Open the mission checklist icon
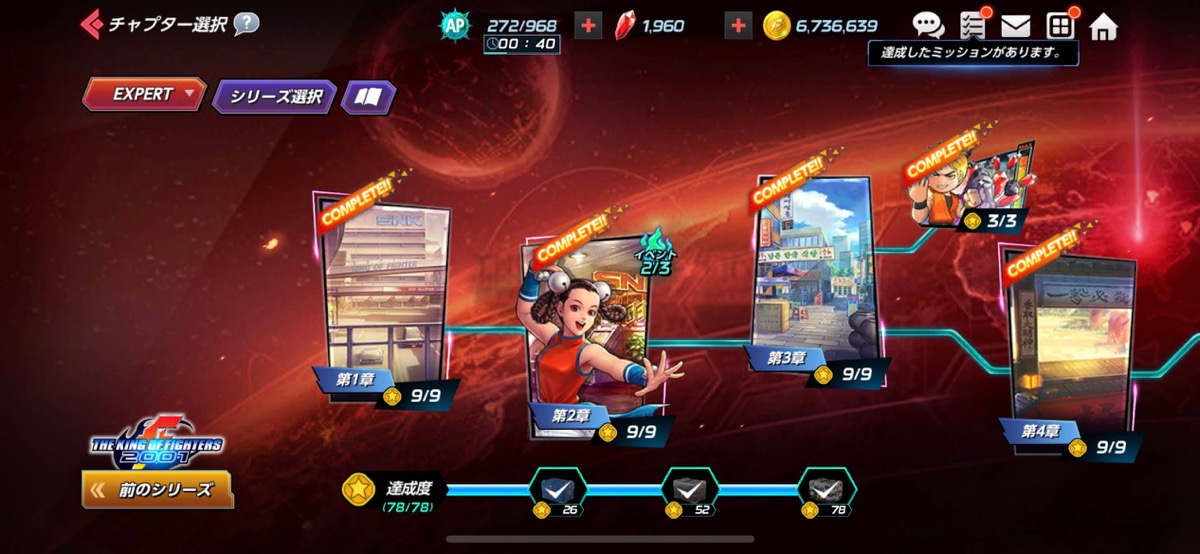Image resolution: width=1200 pixels, height=554 pixels. pos(972,26)
